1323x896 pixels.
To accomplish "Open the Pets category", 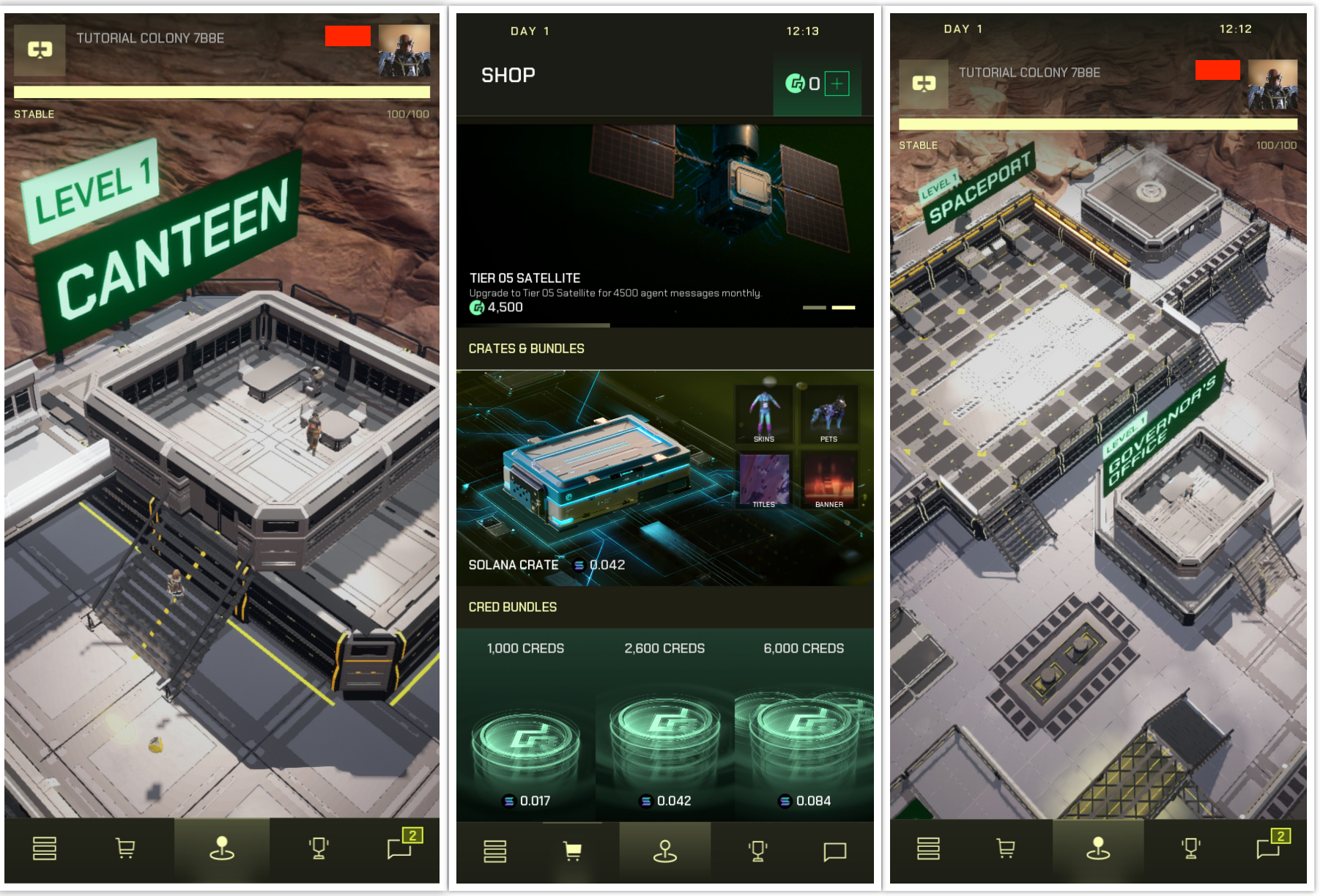I will 829,415.
